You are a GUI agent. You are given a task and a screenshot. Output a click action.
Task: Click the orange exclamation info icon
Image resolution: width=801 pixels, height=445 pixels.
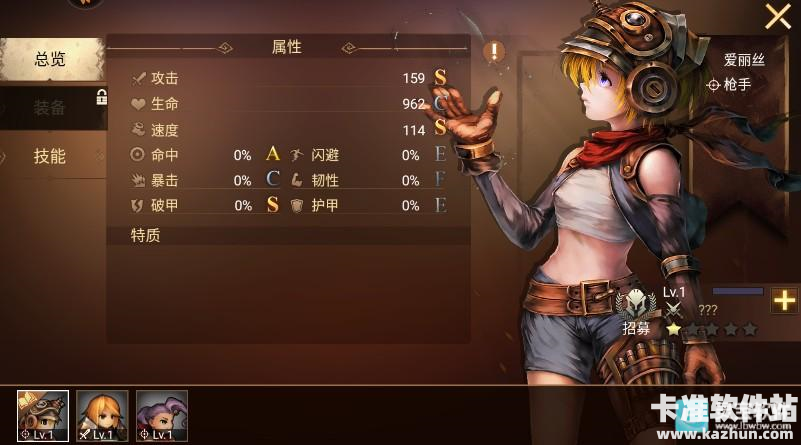(x=494, y=51)
